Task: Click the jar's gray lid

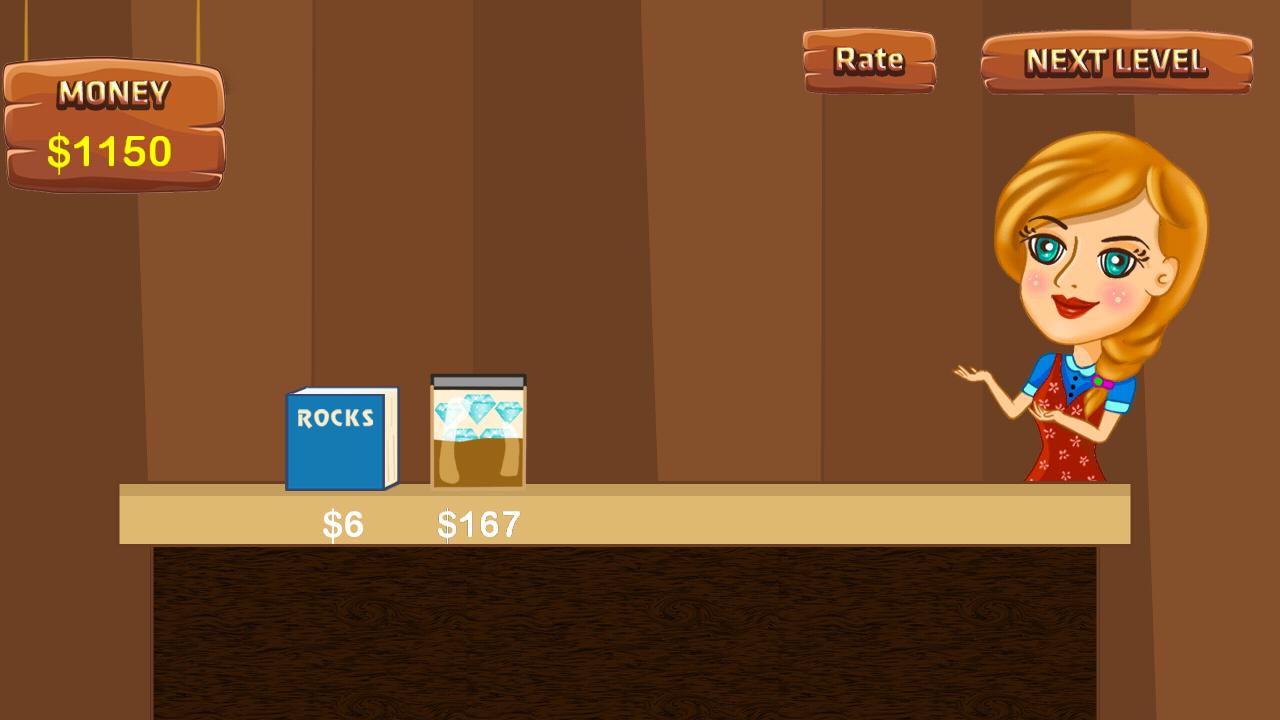Action: coord(477,380)
